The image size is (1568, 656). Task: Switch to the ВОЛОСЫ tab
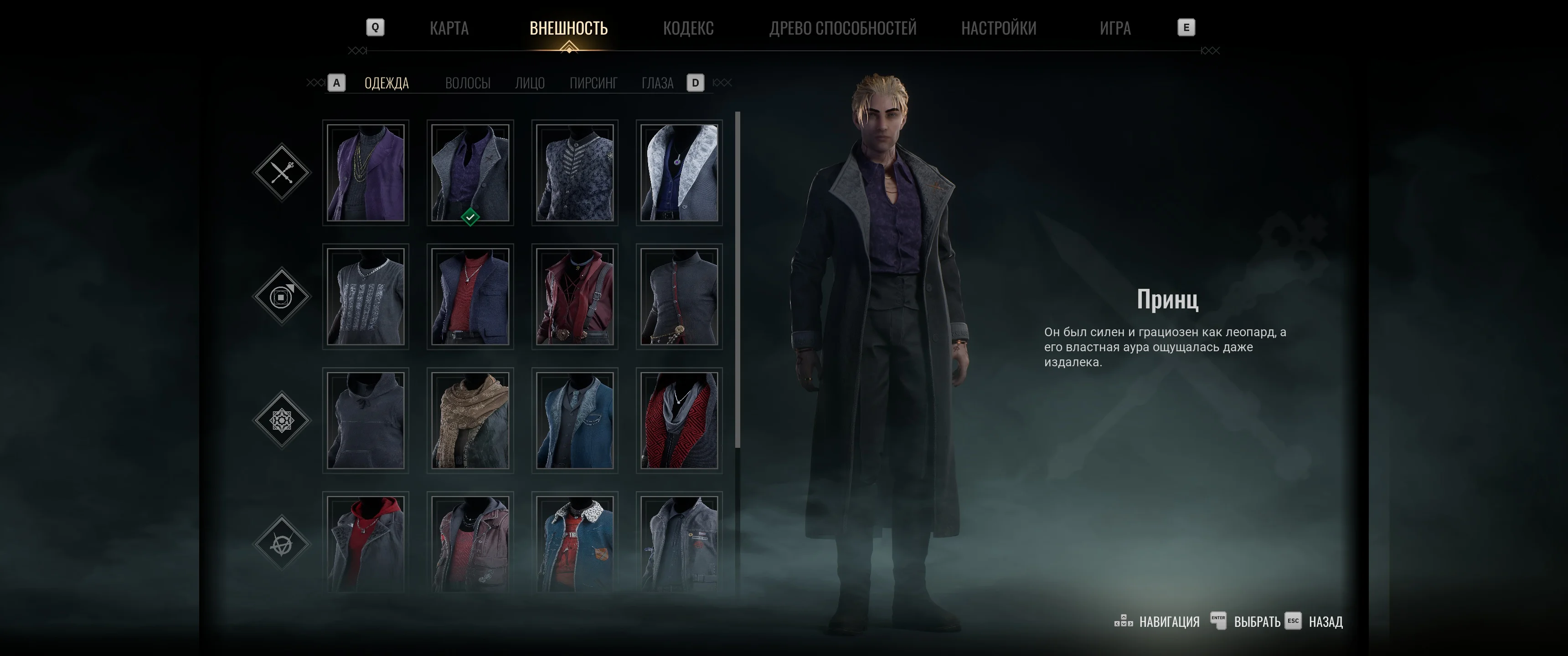pos(468,83)
